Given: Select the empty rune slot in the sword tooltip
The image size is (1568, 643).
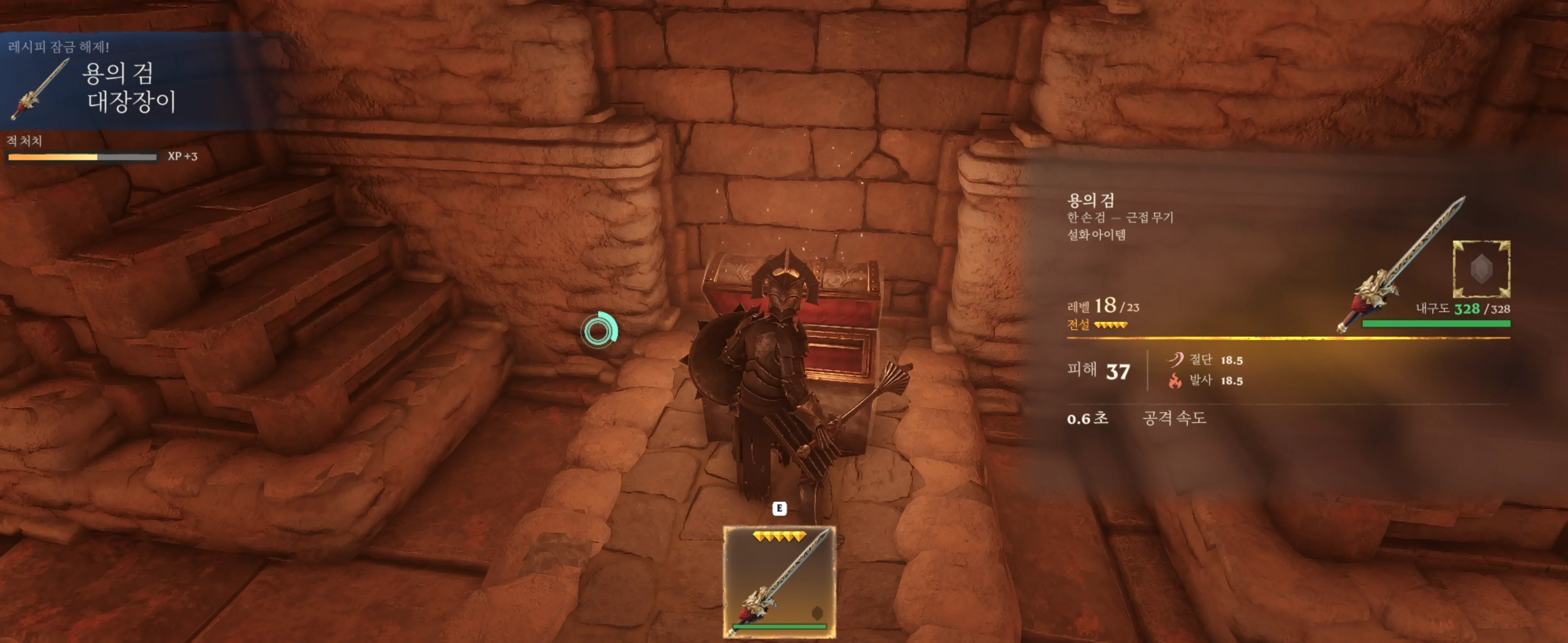Looking at the screenshot, I should coord(1481,269).
